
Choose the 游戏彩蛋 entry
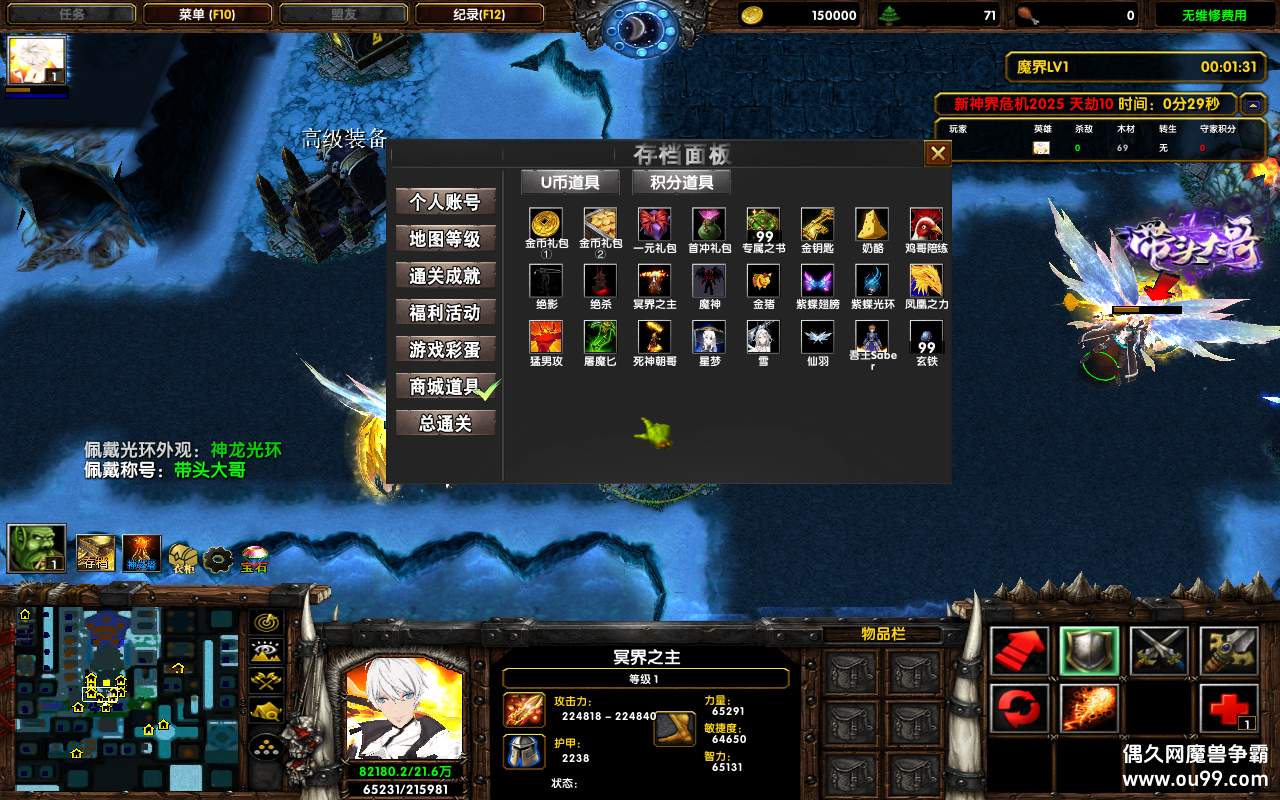tap(445, 350)
